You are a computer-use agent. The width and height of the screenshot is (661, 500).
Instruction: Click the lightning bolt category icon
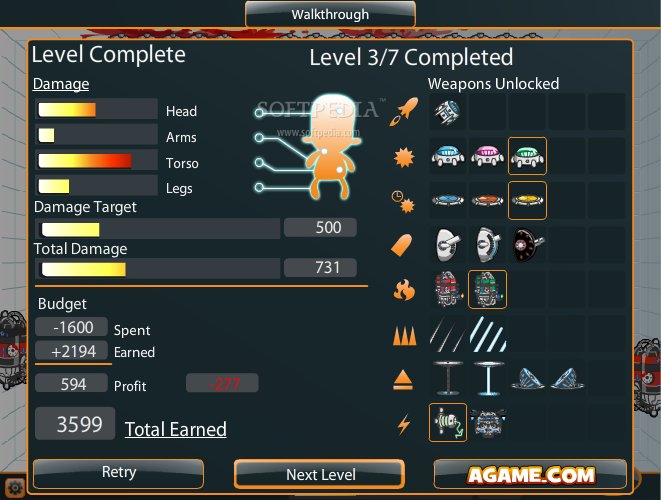tap(404, 423)
